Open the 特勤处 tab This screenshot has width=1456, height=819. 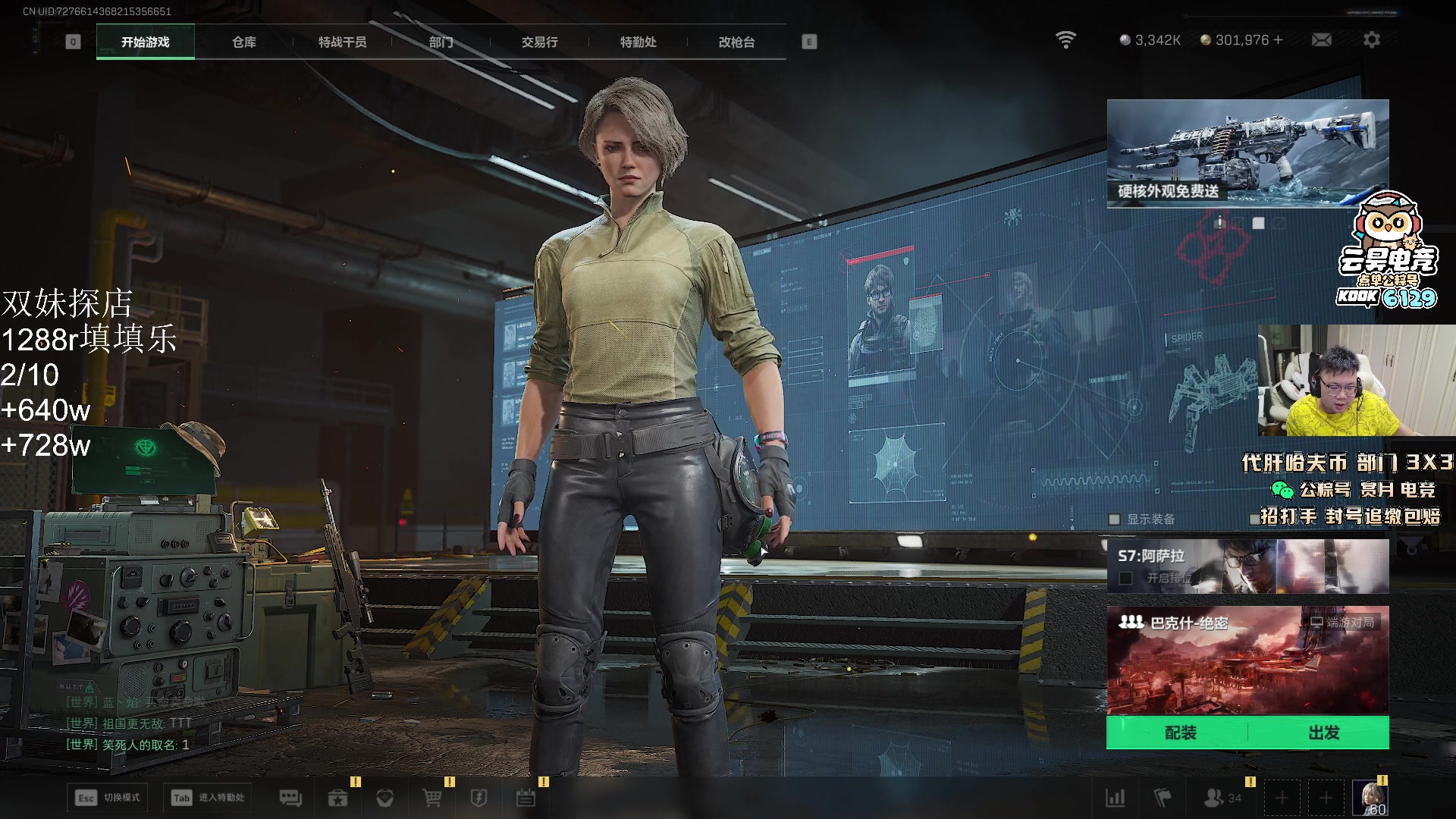point(638,42)
